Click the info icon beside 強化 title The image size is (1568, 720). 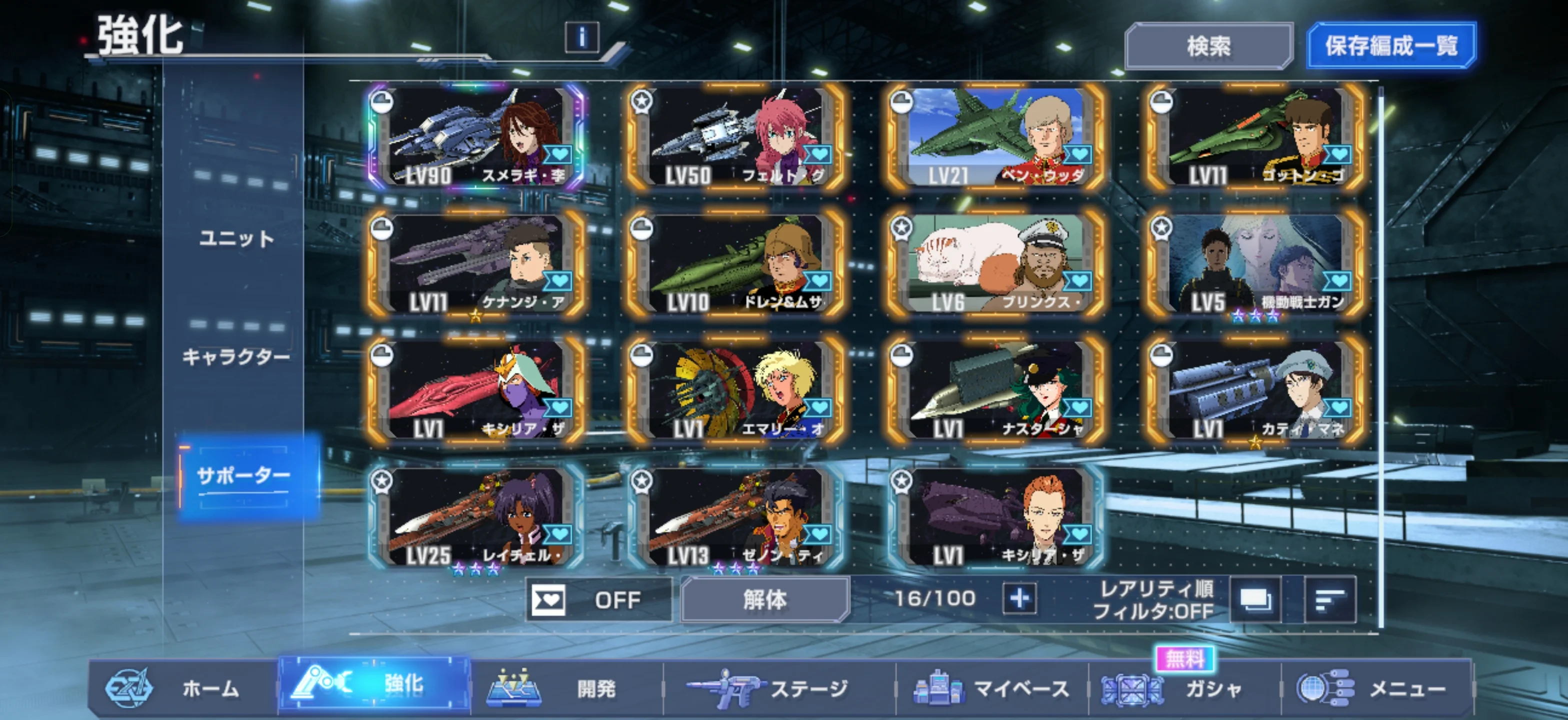point(581,37)
